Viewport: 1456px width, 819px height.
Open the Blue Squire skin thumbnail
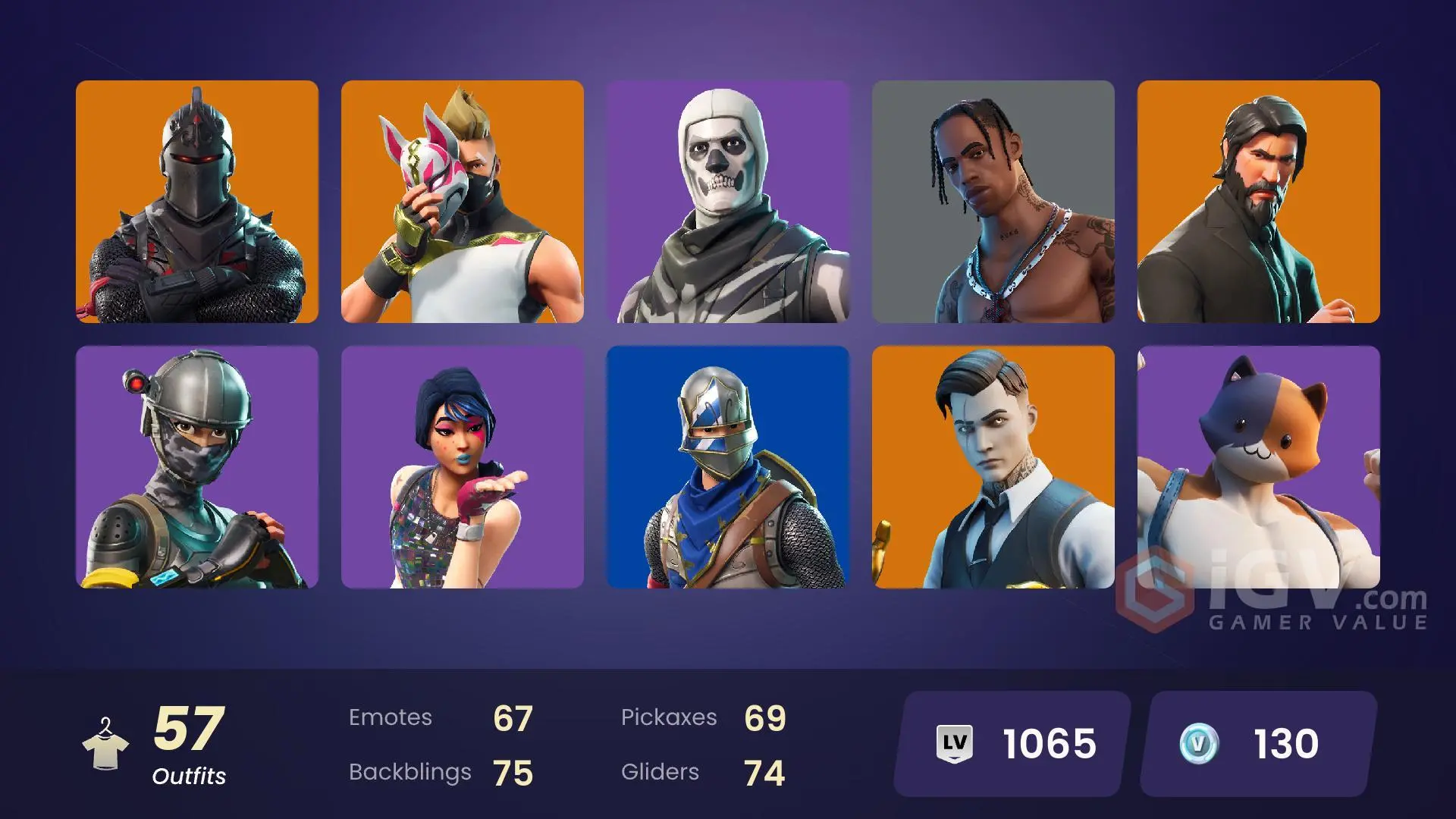(x=730, y=466)
